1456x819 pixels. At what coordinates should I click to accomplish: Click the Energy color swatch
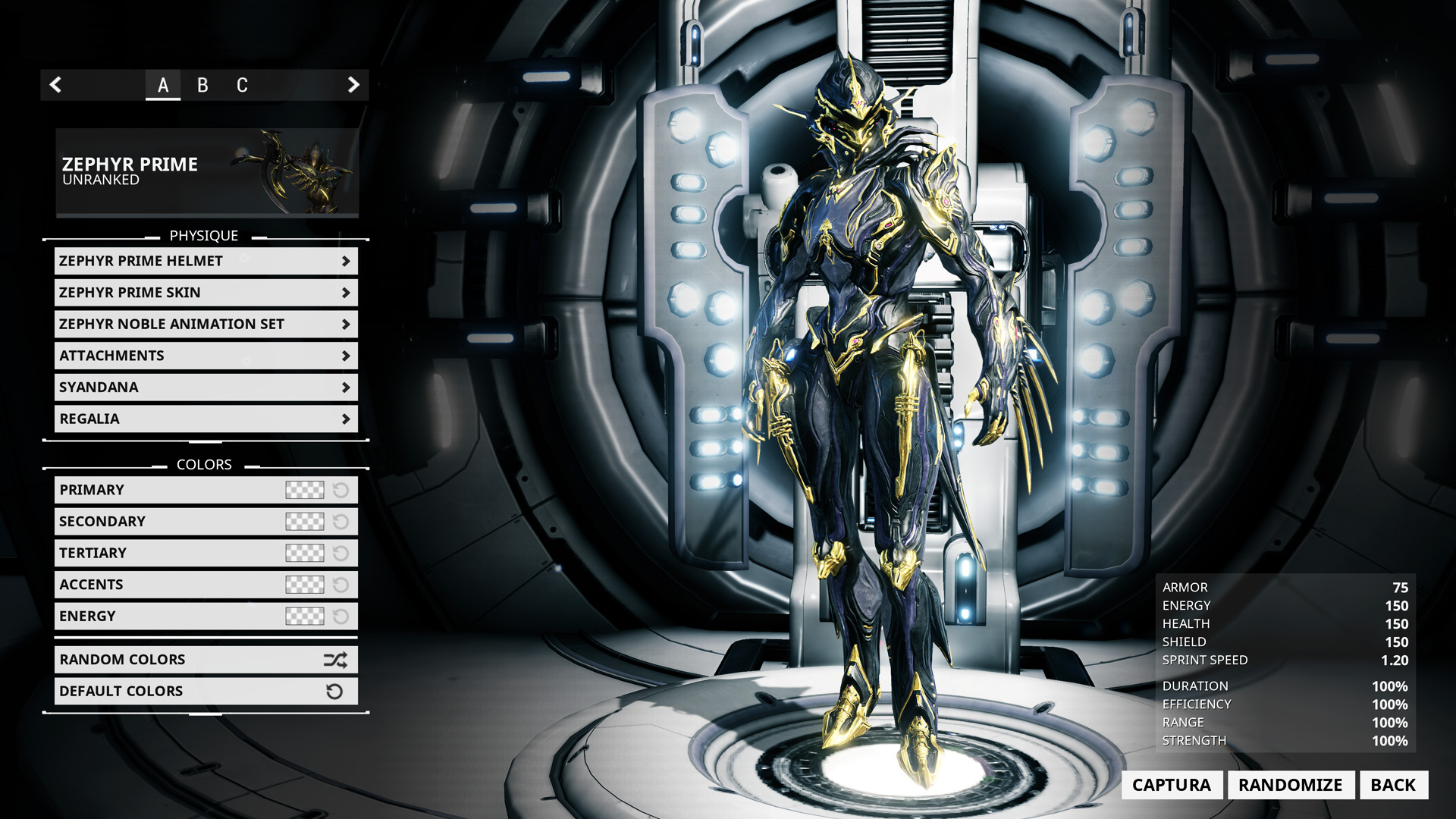[x=303, y=616]
